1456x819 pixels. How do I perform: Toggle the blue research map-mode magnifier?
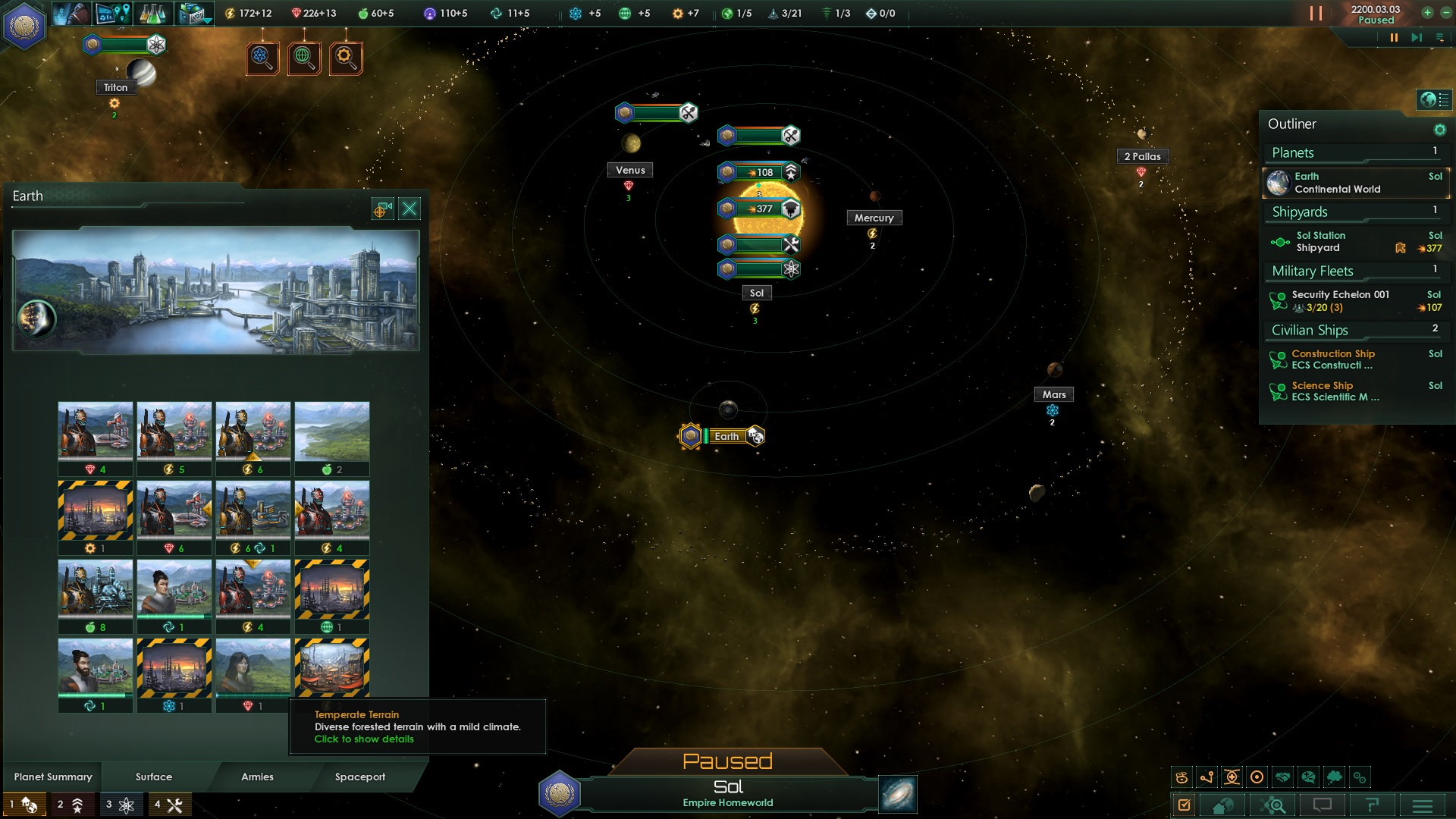pos(263,58)
